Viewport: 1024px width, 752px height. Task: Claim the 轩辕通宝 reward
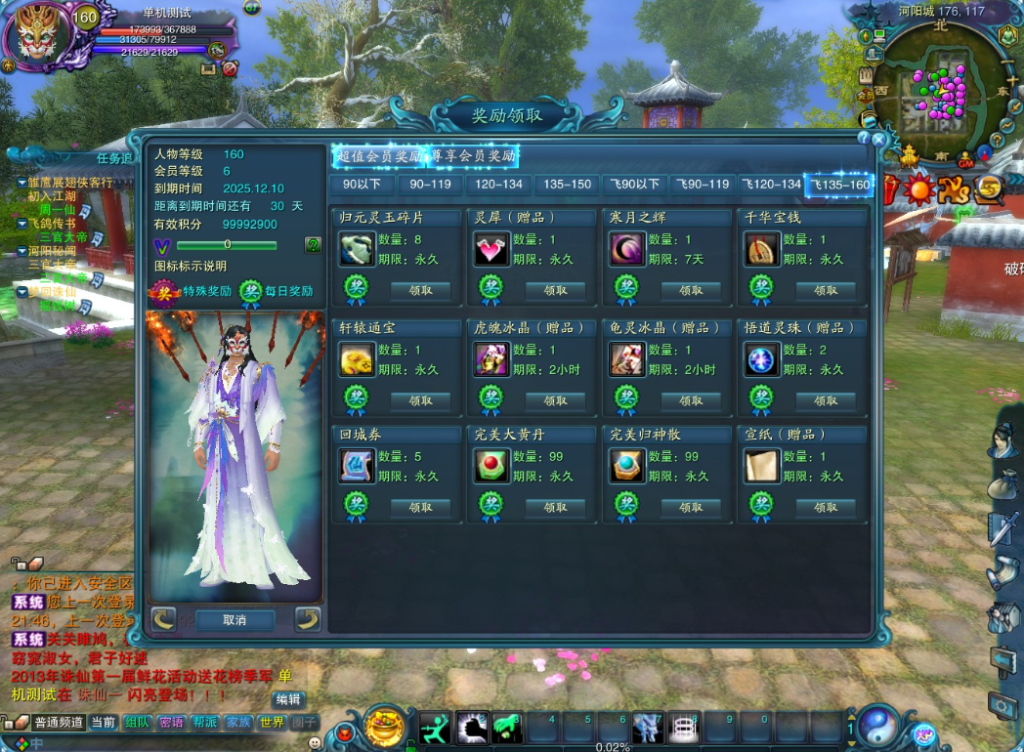pyautogui.click(x=420, y=400)
